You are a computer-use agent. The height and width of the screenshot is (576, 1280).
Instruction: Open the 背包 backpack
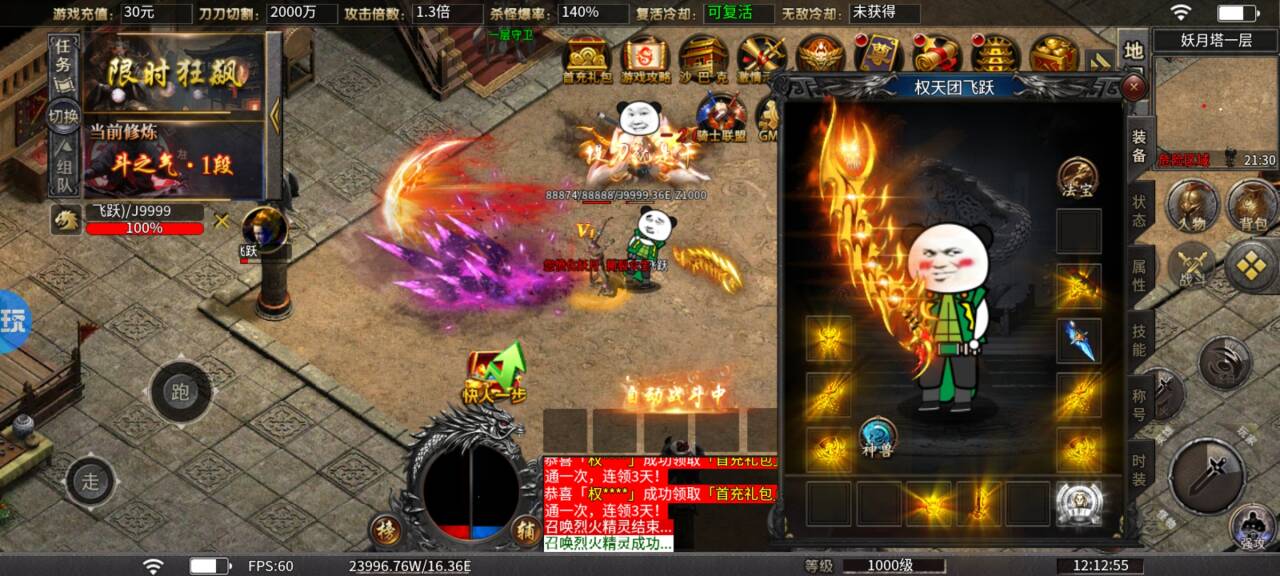coord(1251,204)
